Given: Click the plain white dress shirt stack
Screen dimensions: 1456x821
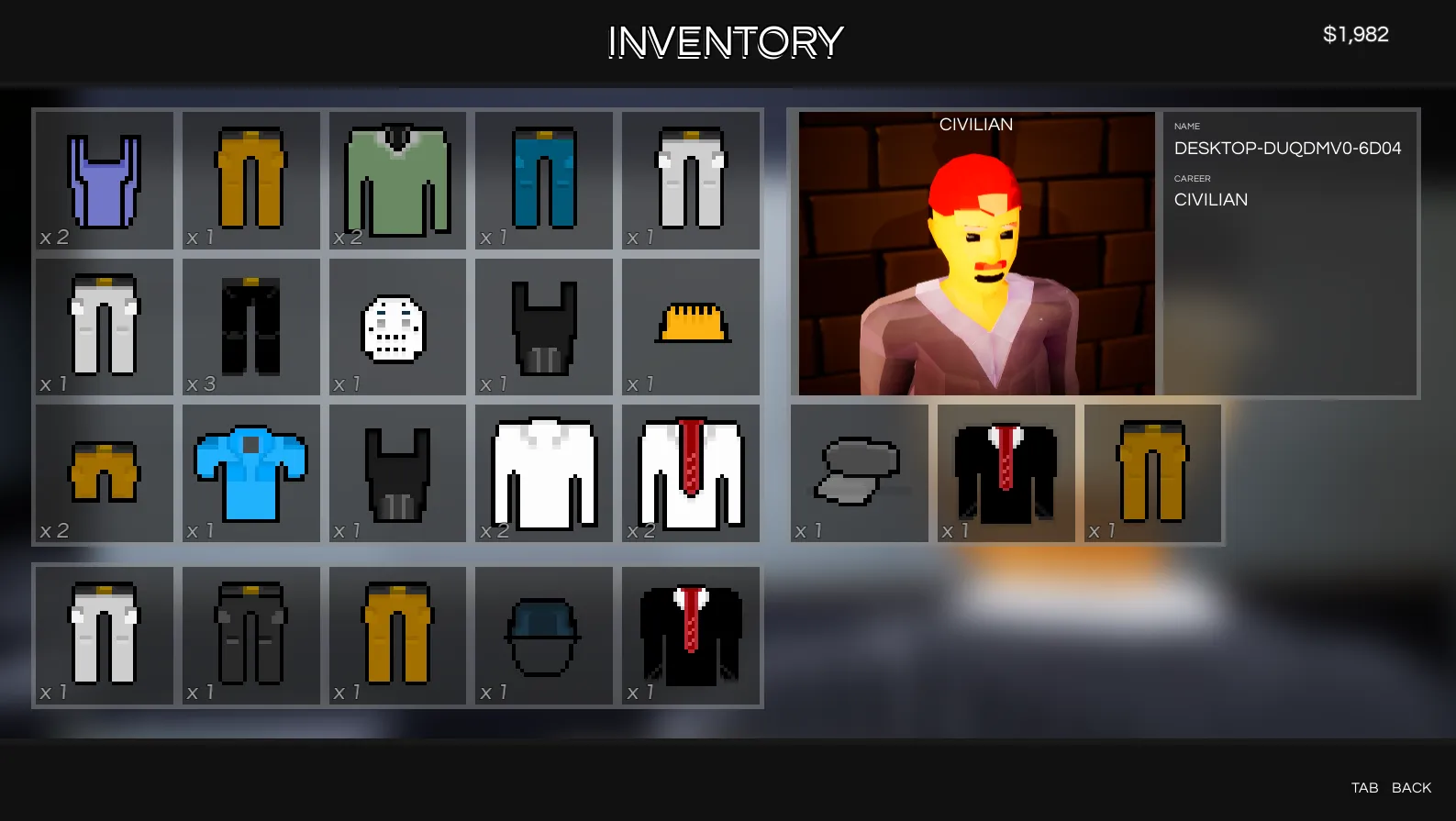Looking at the screenshot, I should coord(544,474).
